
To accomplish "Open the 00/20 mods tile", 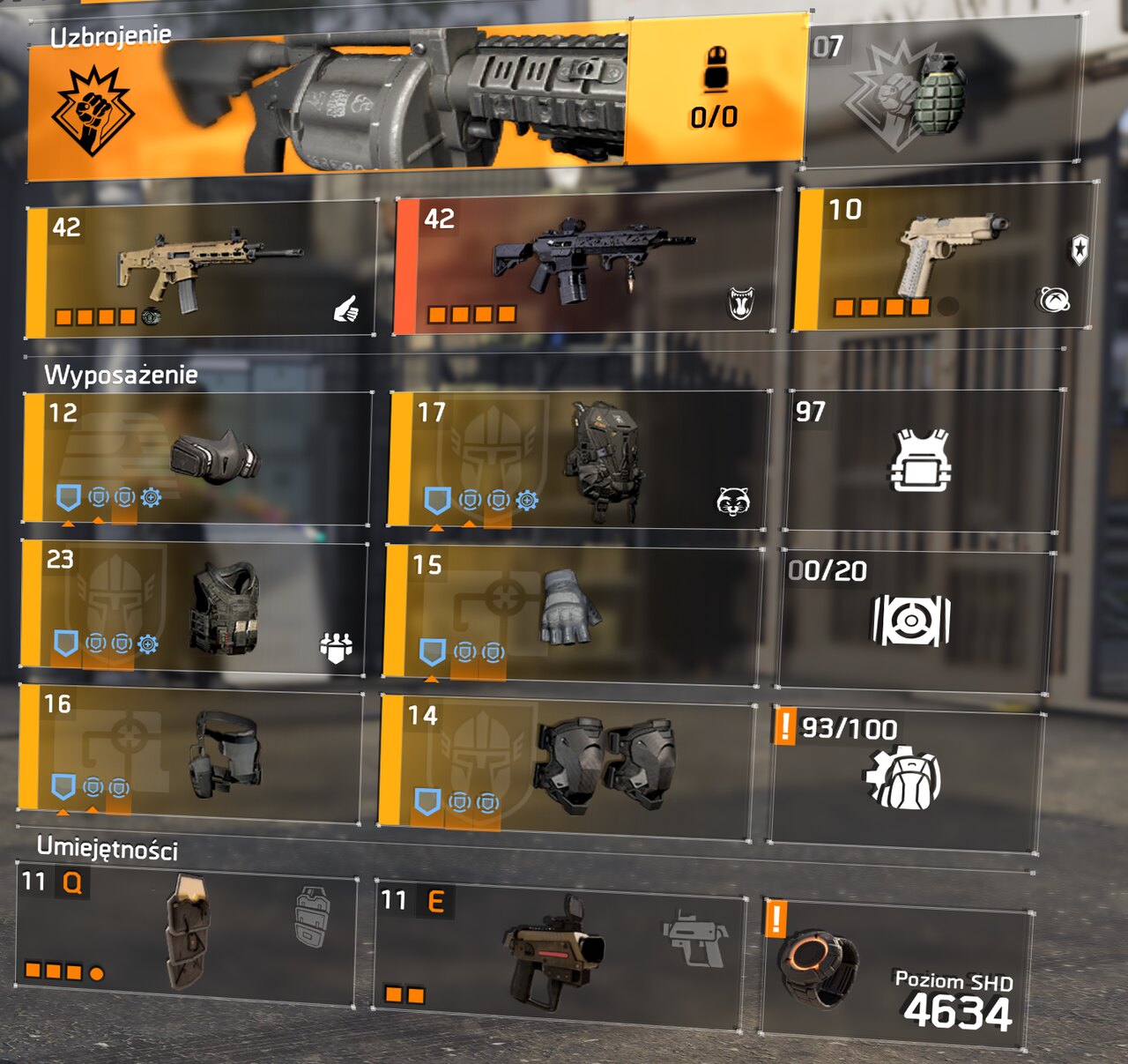I will pos(913,620).
